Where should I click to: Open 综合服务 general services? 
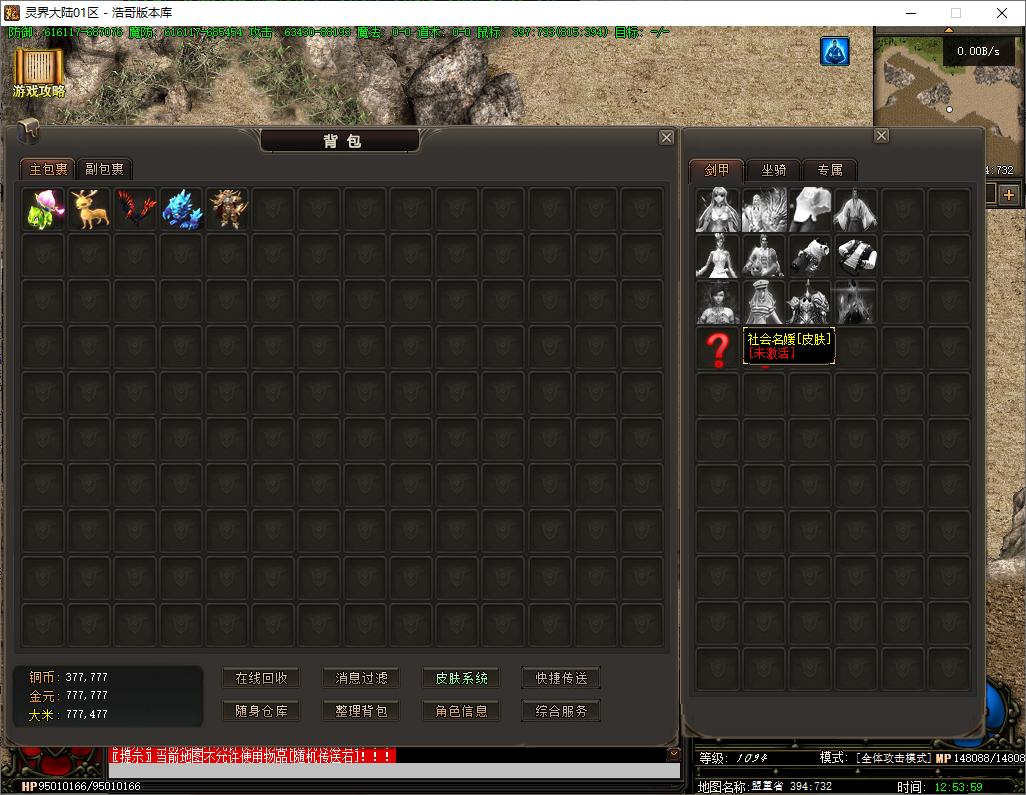coord(561,711)
